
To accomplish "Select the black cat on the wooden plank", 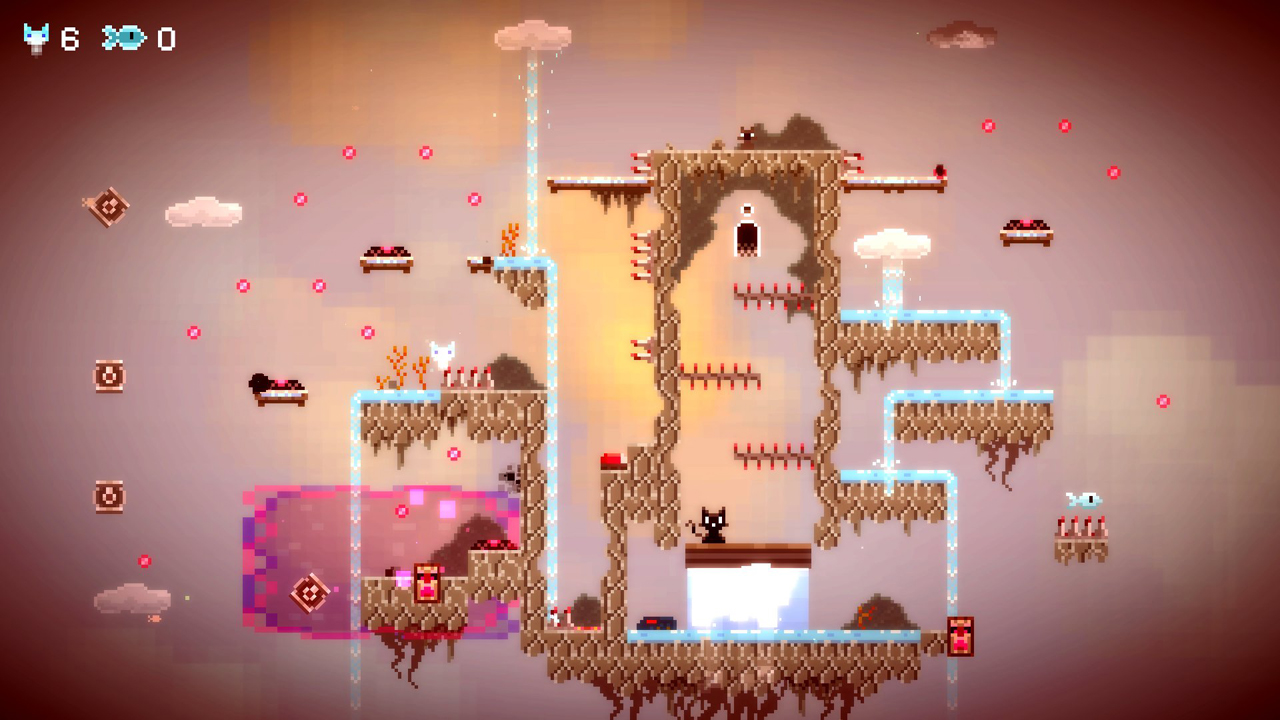I will (x=715, y=527).
